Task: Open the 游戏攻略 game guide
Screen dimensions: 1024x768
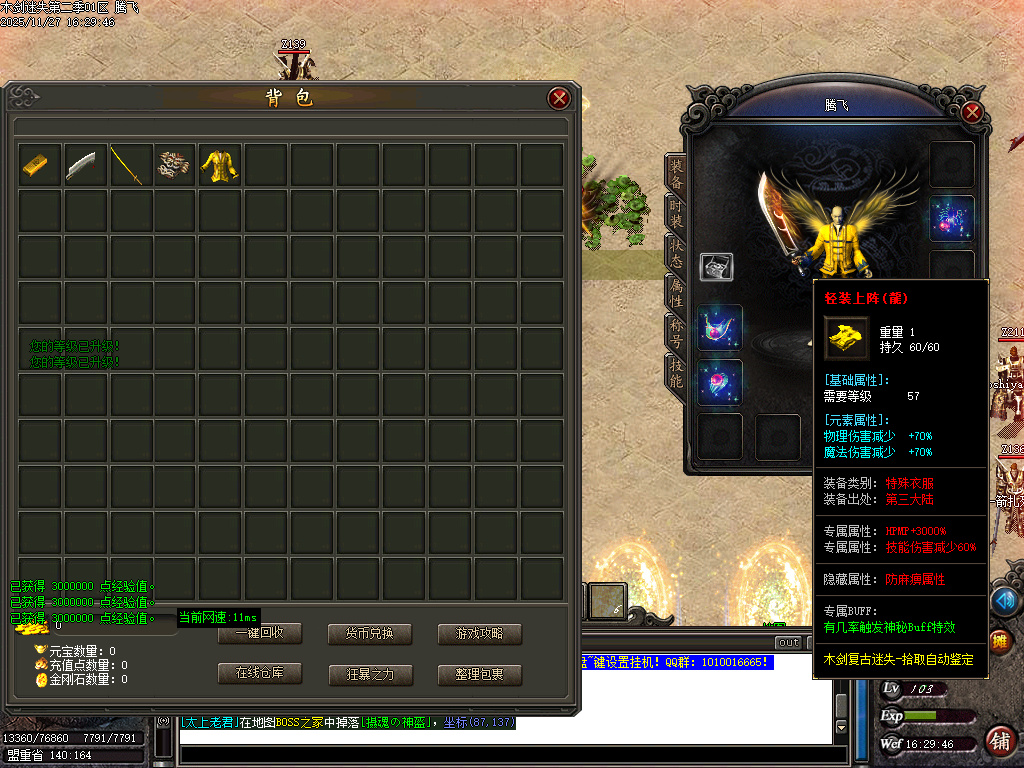Action: pos(480,634)
